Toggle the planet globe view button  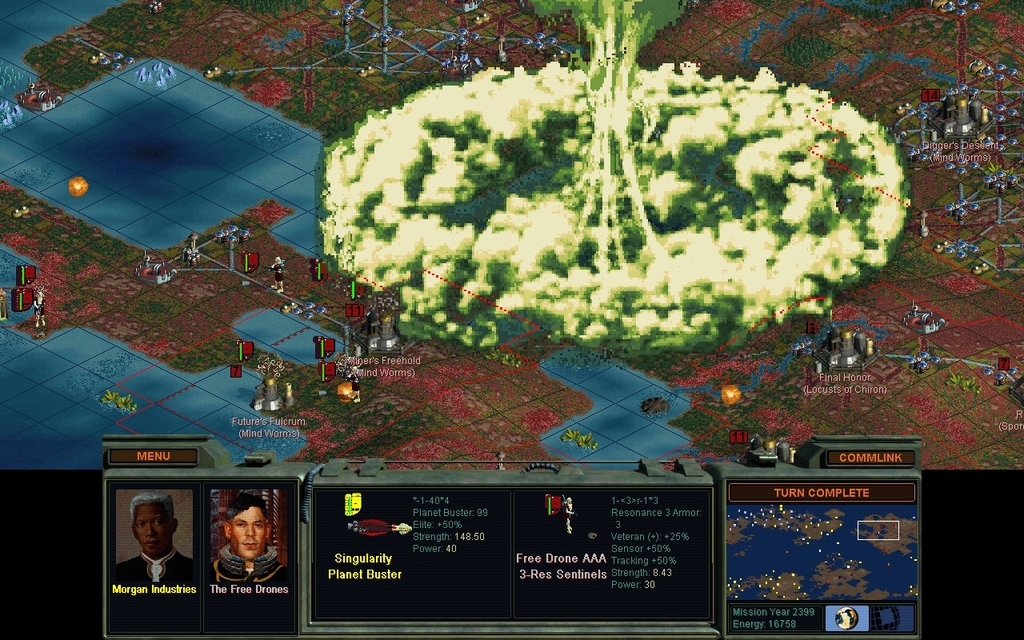pyautogui.click(x=846, y=618)
